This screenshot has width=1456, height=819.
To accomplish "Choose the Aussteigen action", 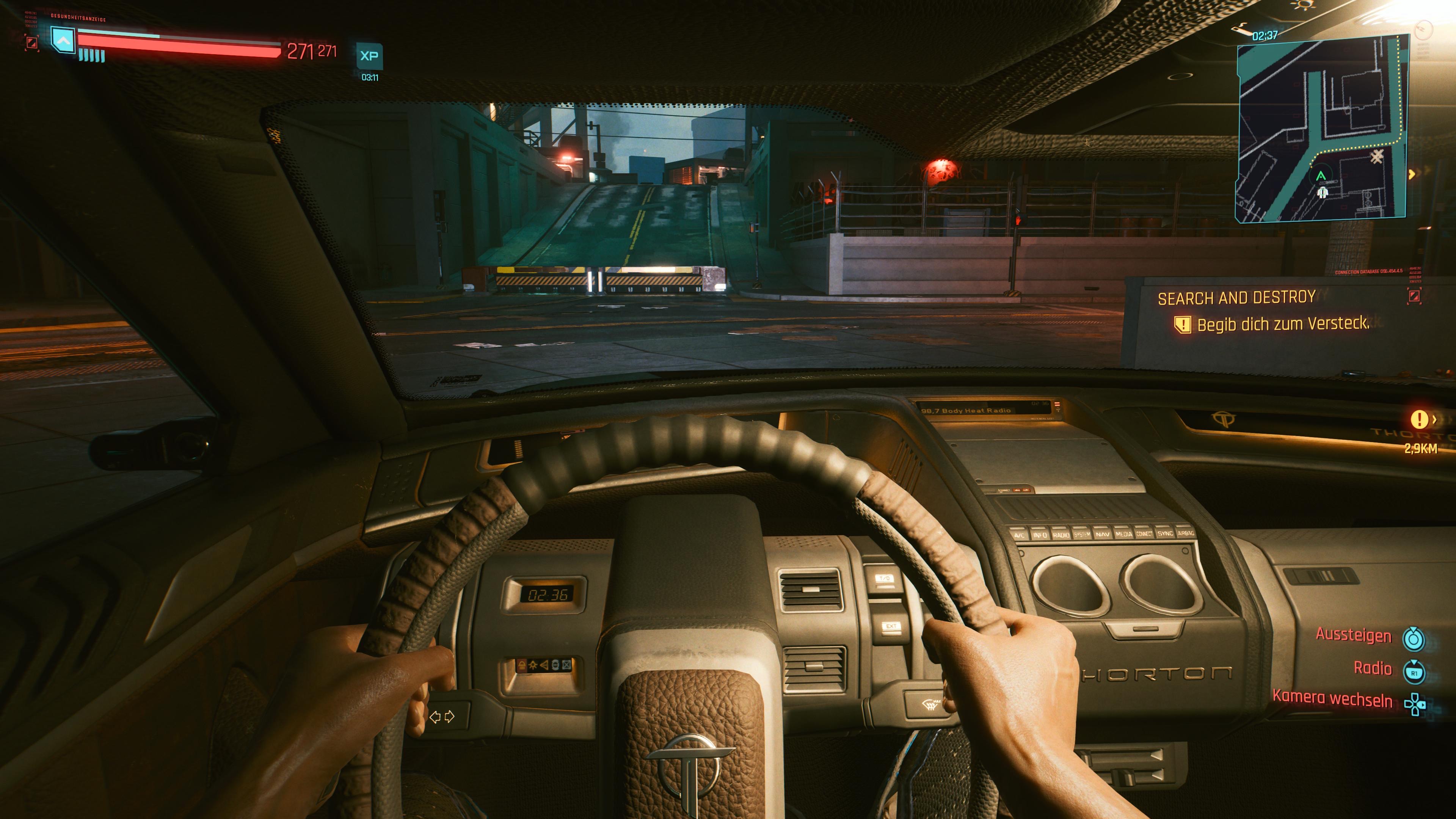I will tap(1353, 635).
